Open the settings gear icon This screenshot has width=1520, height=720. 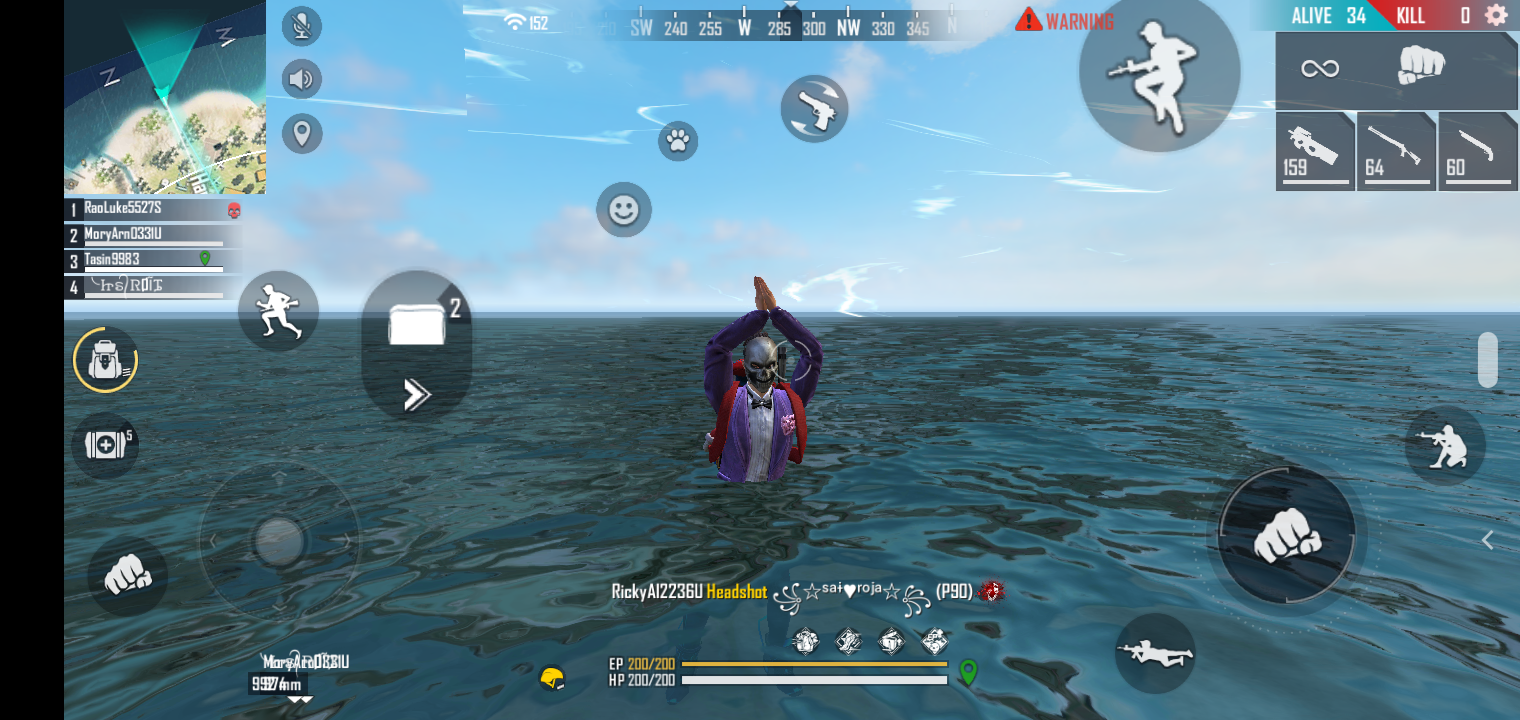pyautogui.click(x=1496, y=15)
